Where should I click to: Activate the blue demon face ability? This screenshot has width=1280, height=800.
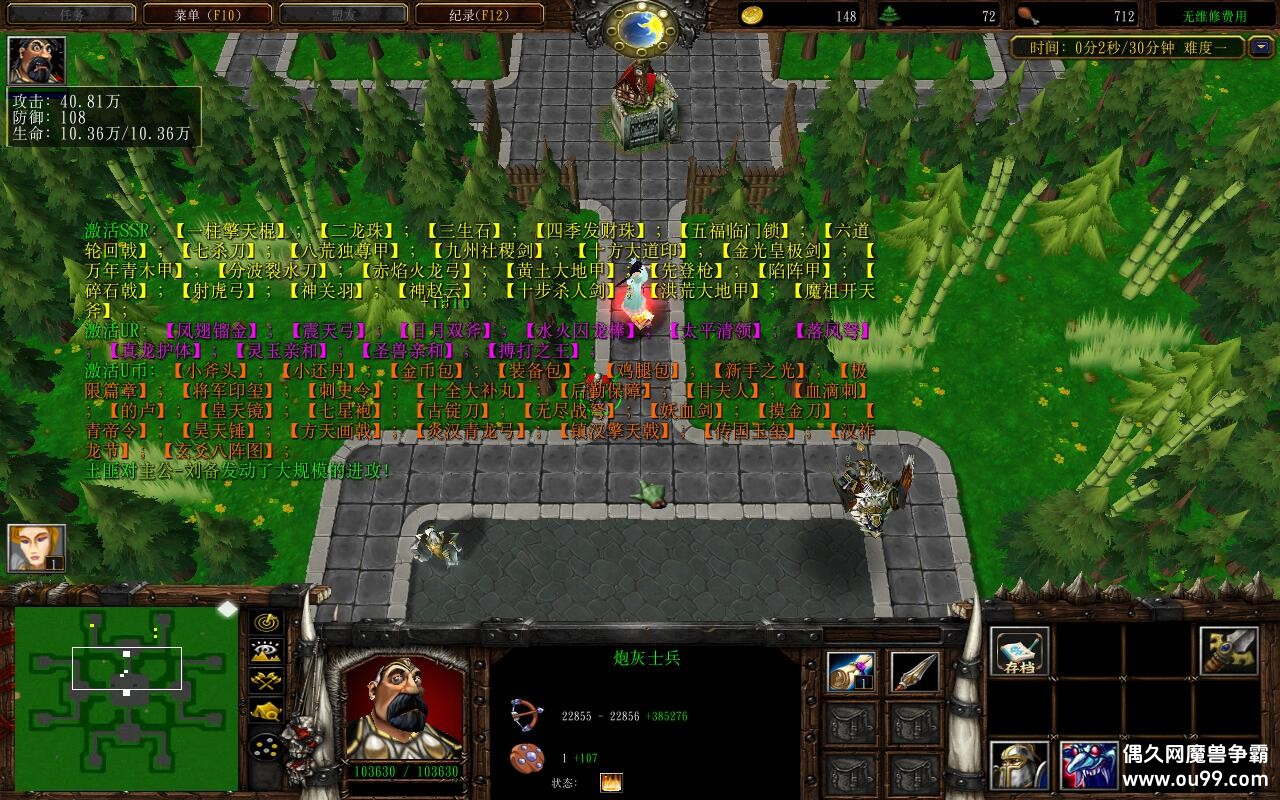tap(1089, 766)
